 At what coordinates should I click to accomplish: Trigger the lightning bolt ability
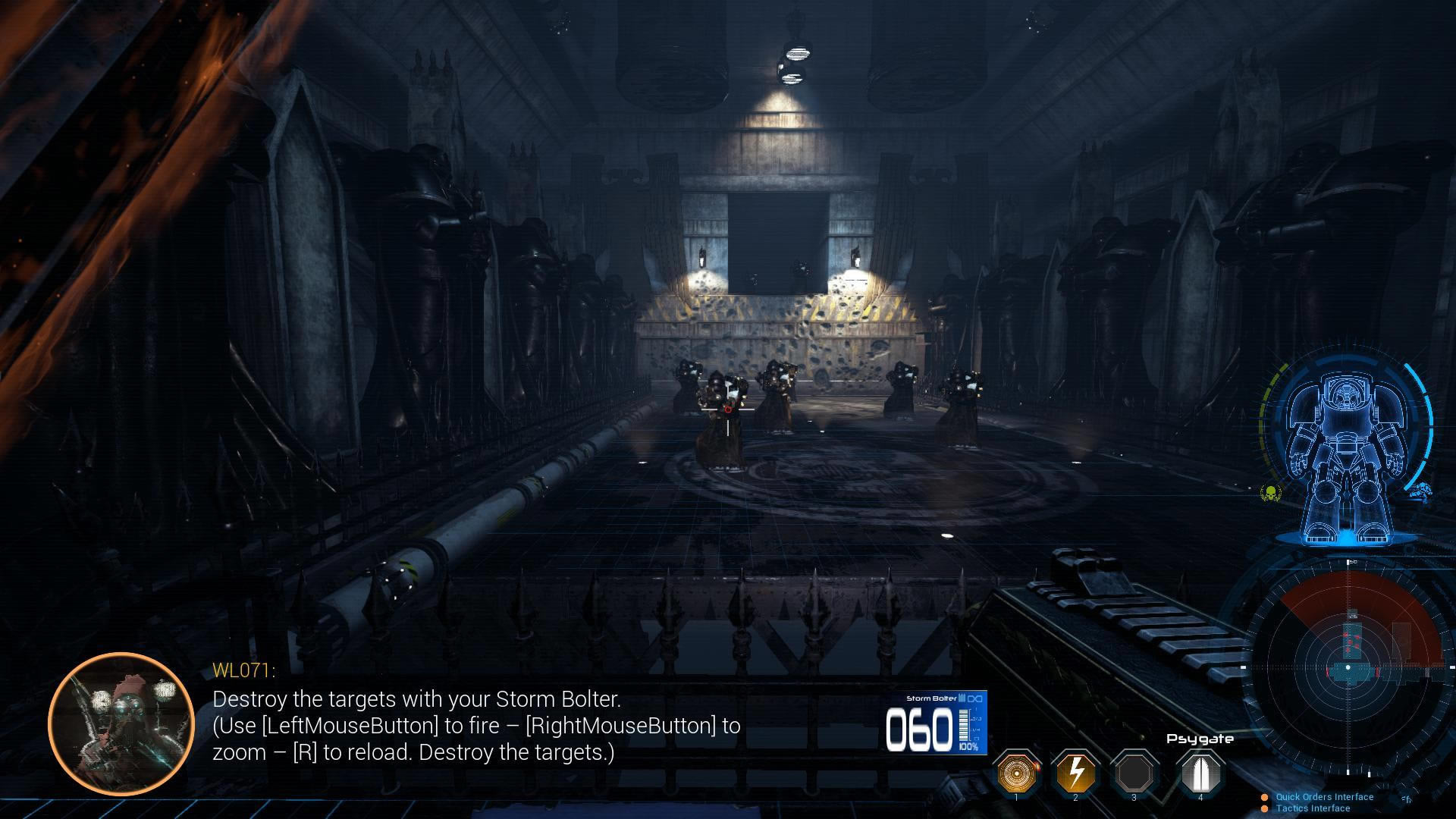pyautogui.click(x=1075, y=772)
